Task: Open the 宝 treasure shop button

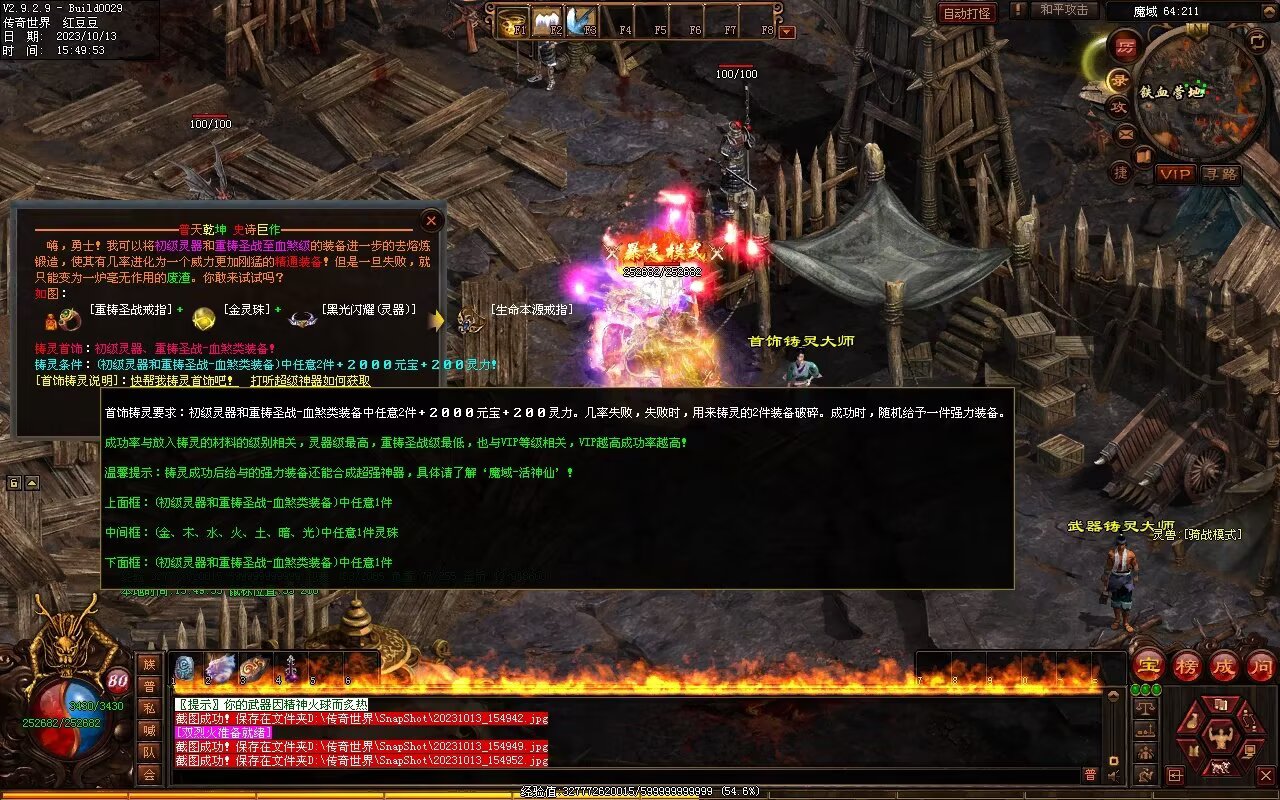Action: [1148, 665]
